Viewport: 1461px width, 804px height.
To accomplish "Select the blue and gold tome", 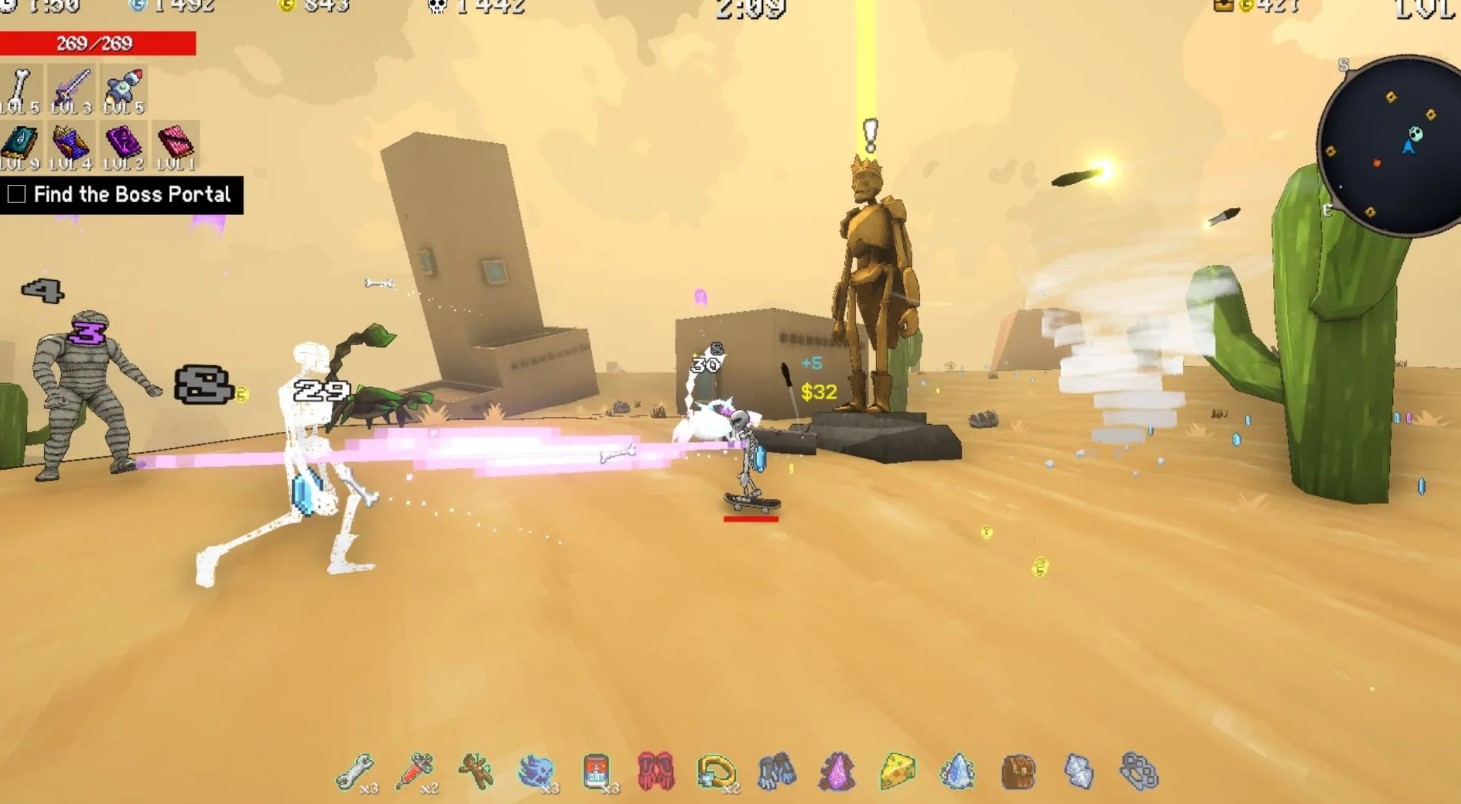I will tap(72, 145).
